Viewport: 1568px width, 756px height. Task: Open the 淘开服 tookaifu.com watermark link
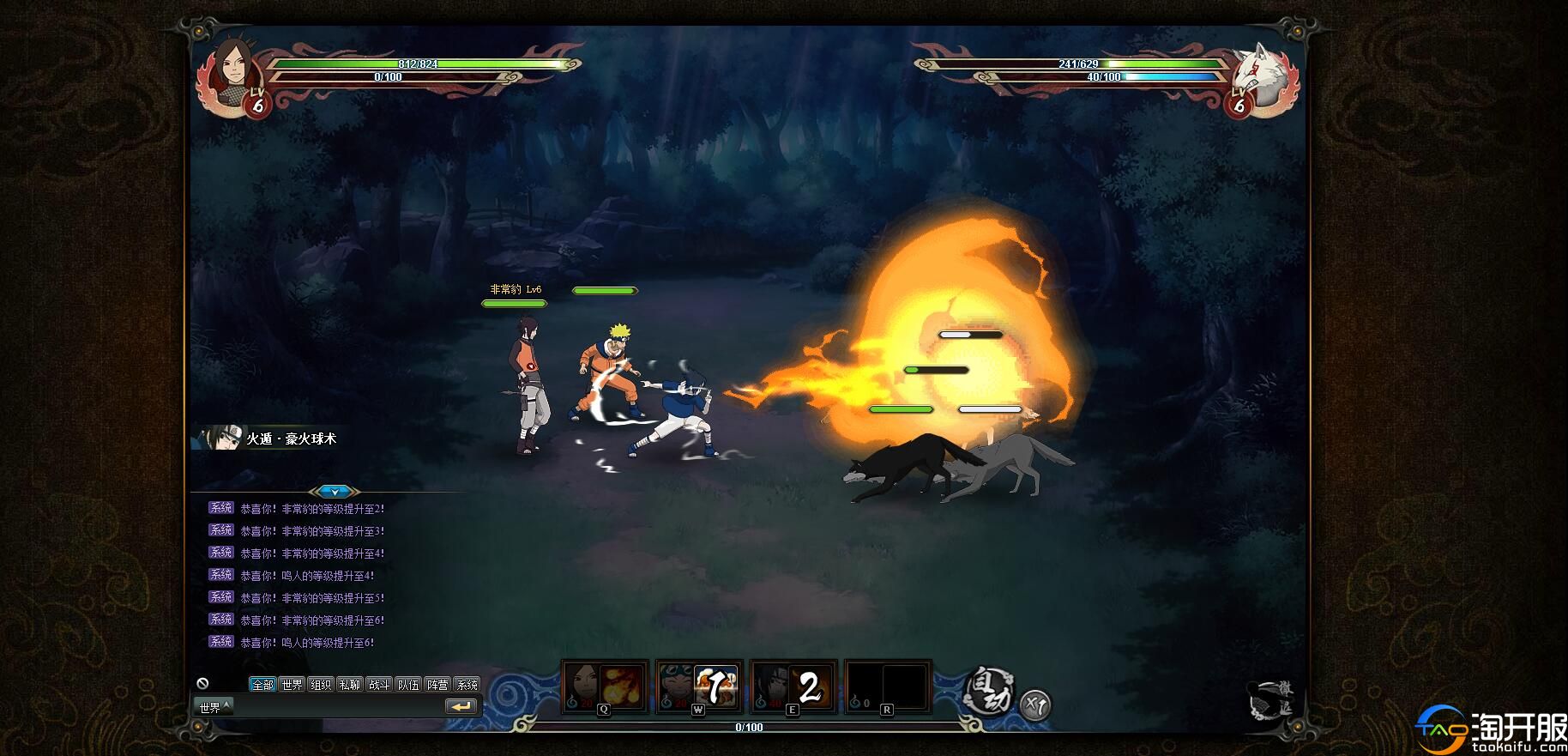(x=1494, y=732)
